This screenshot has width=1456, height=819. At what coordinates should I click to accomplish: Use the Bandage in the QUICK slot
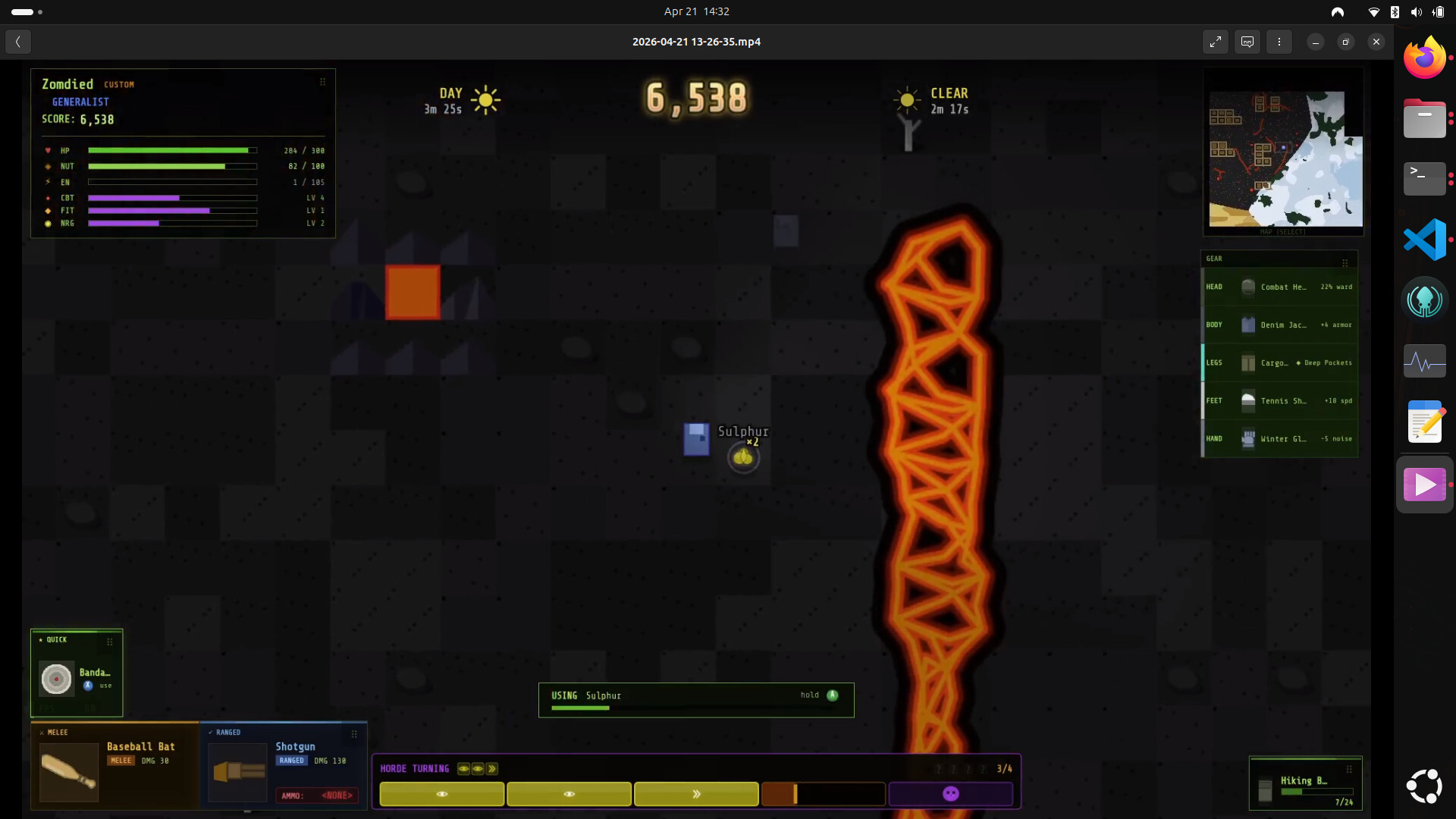tap(56, 679)
